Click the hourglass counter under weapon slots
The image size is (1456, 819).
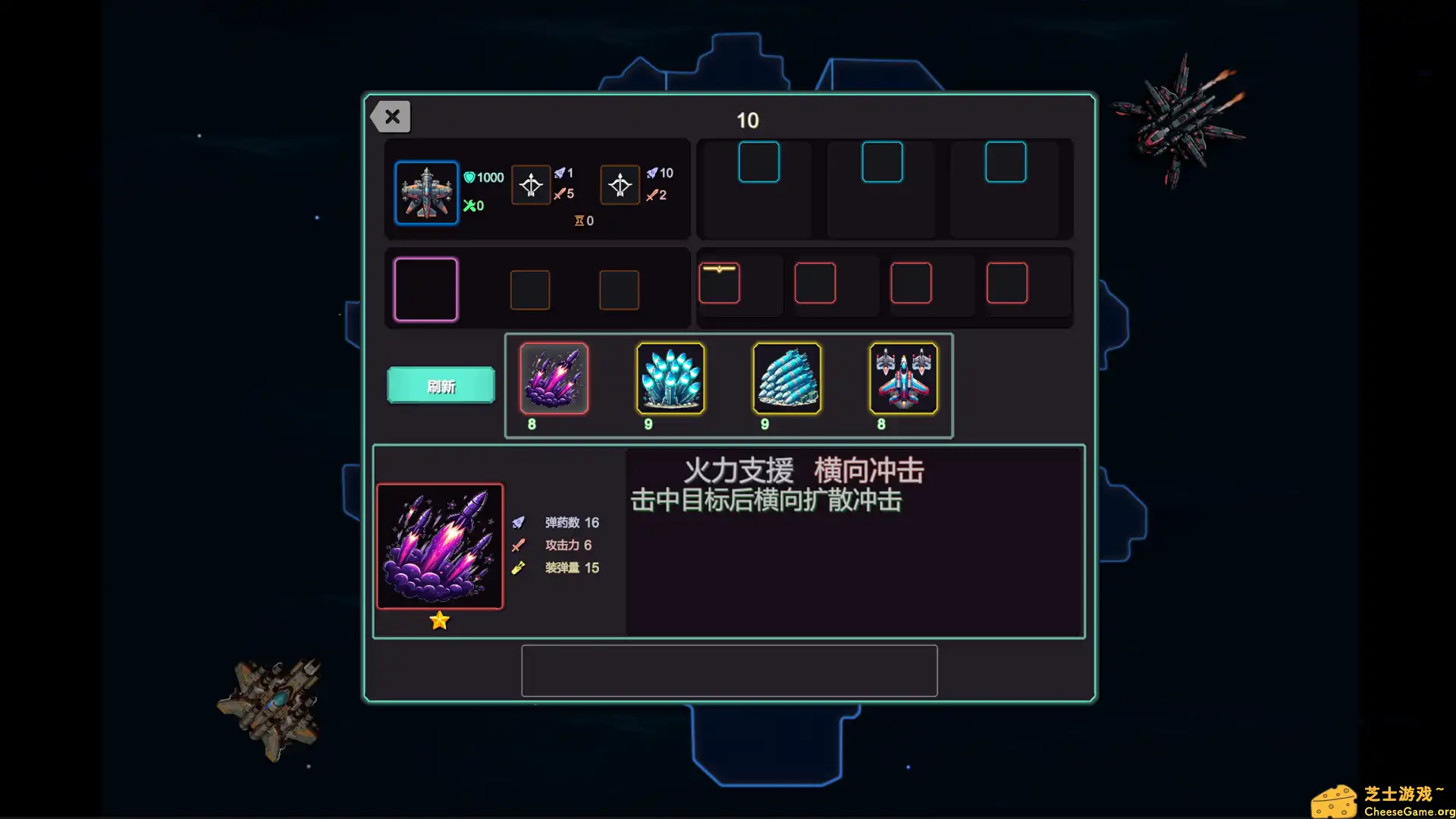pos(583,221)
